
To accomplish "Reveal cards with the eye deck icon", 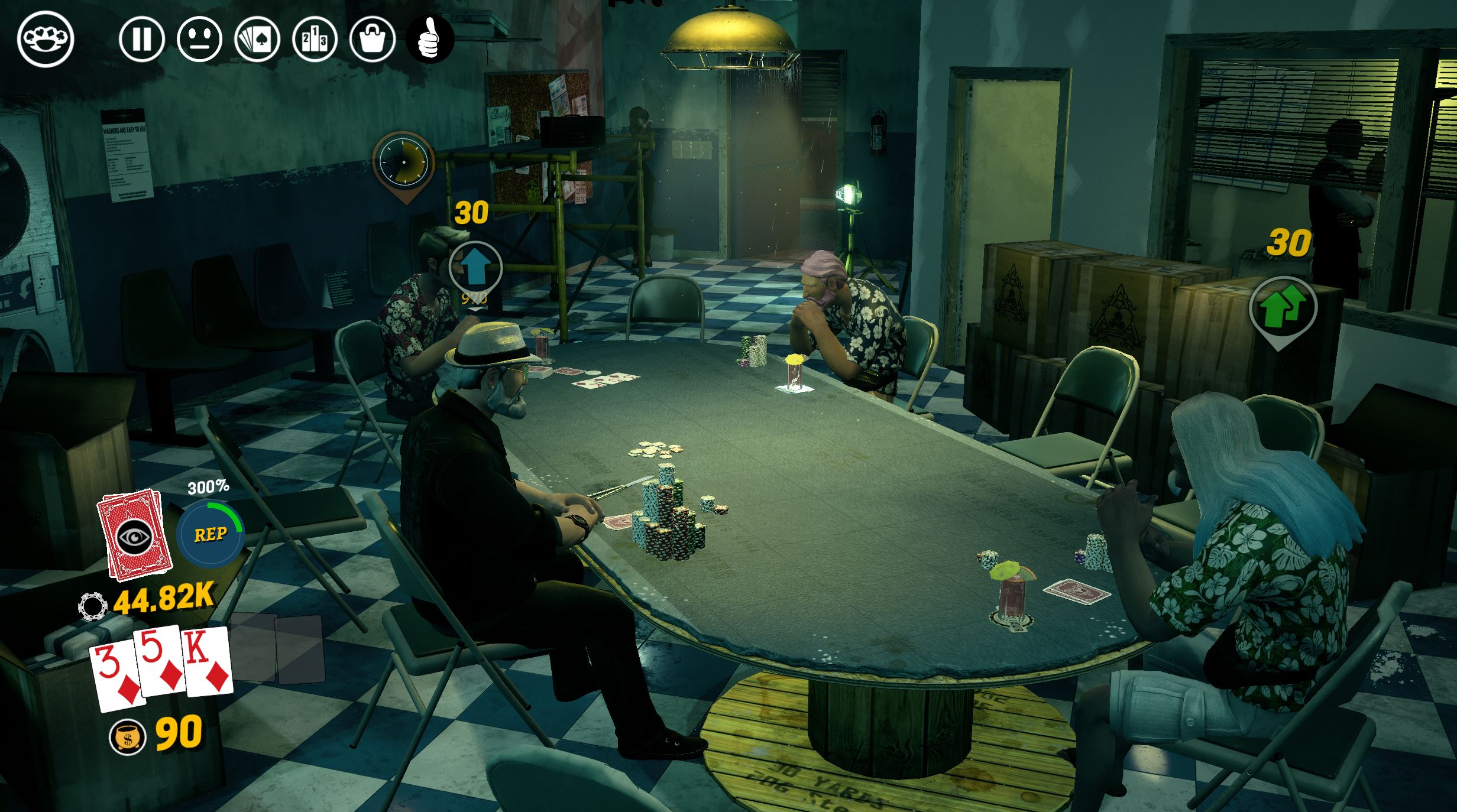I will point(135,535).
